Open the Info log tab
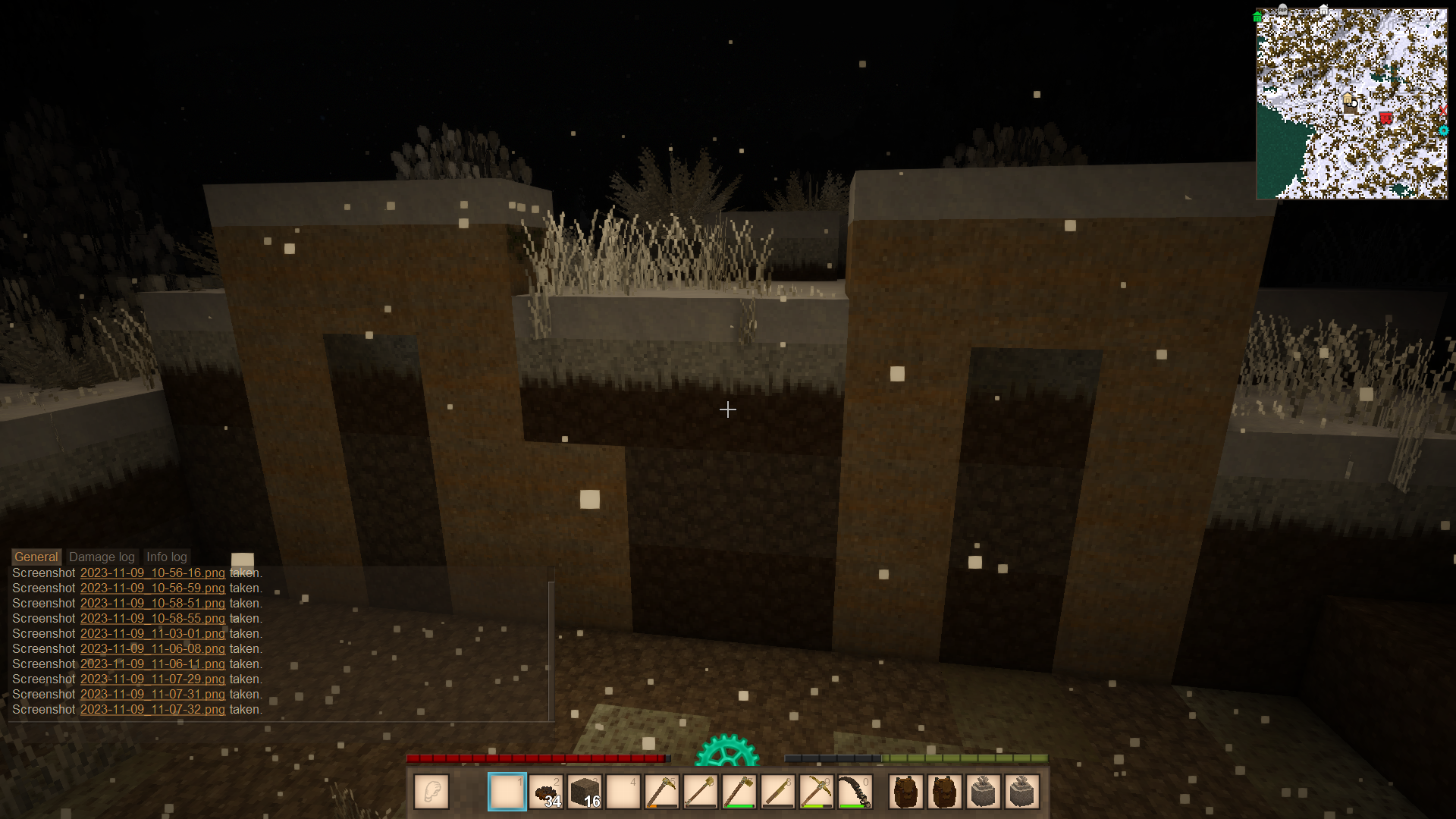 coord(166,557)
